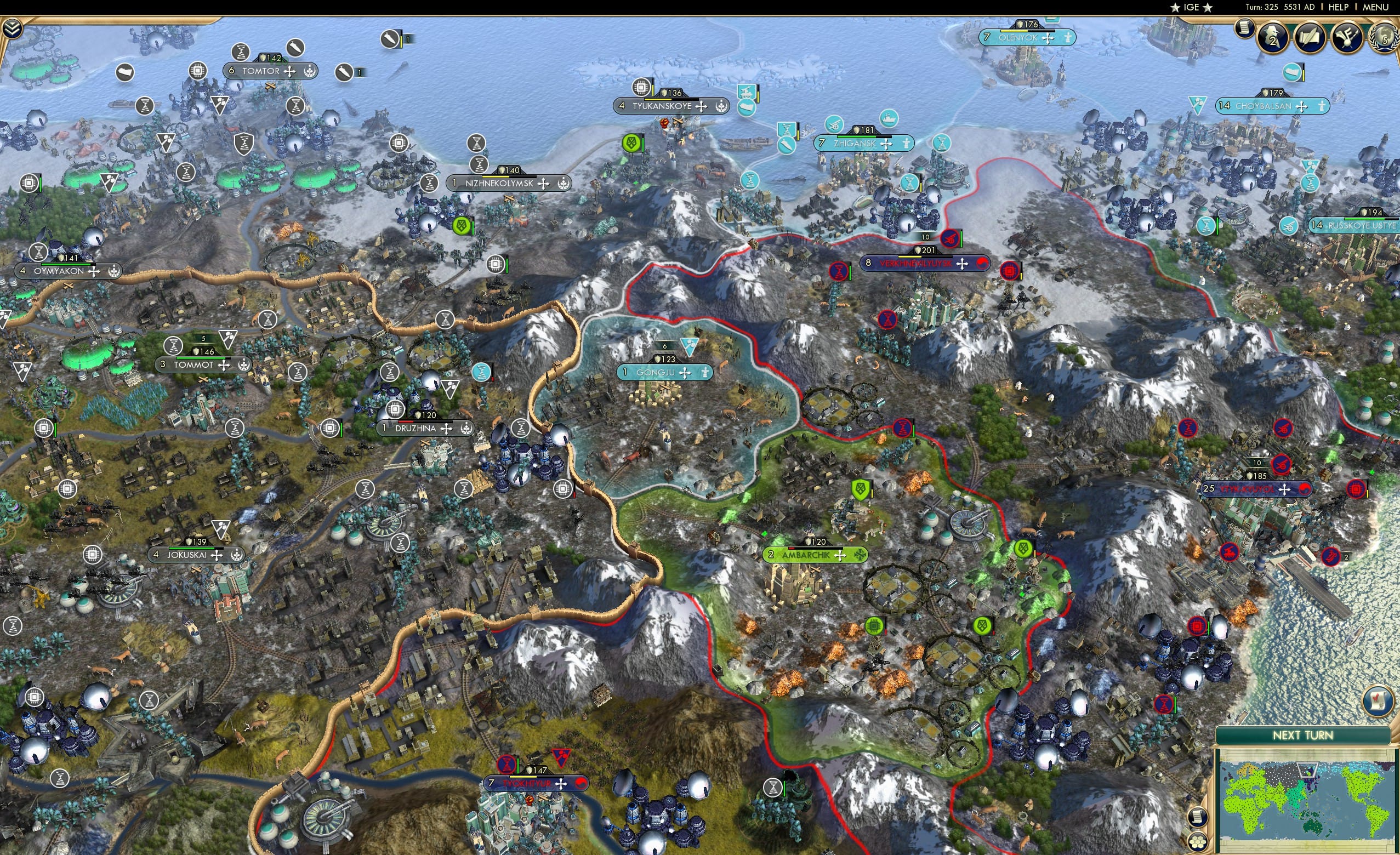Screen dimensions: 1400x855
Task: Open HELP from the top bar
Action: (x=1339, y=7)
